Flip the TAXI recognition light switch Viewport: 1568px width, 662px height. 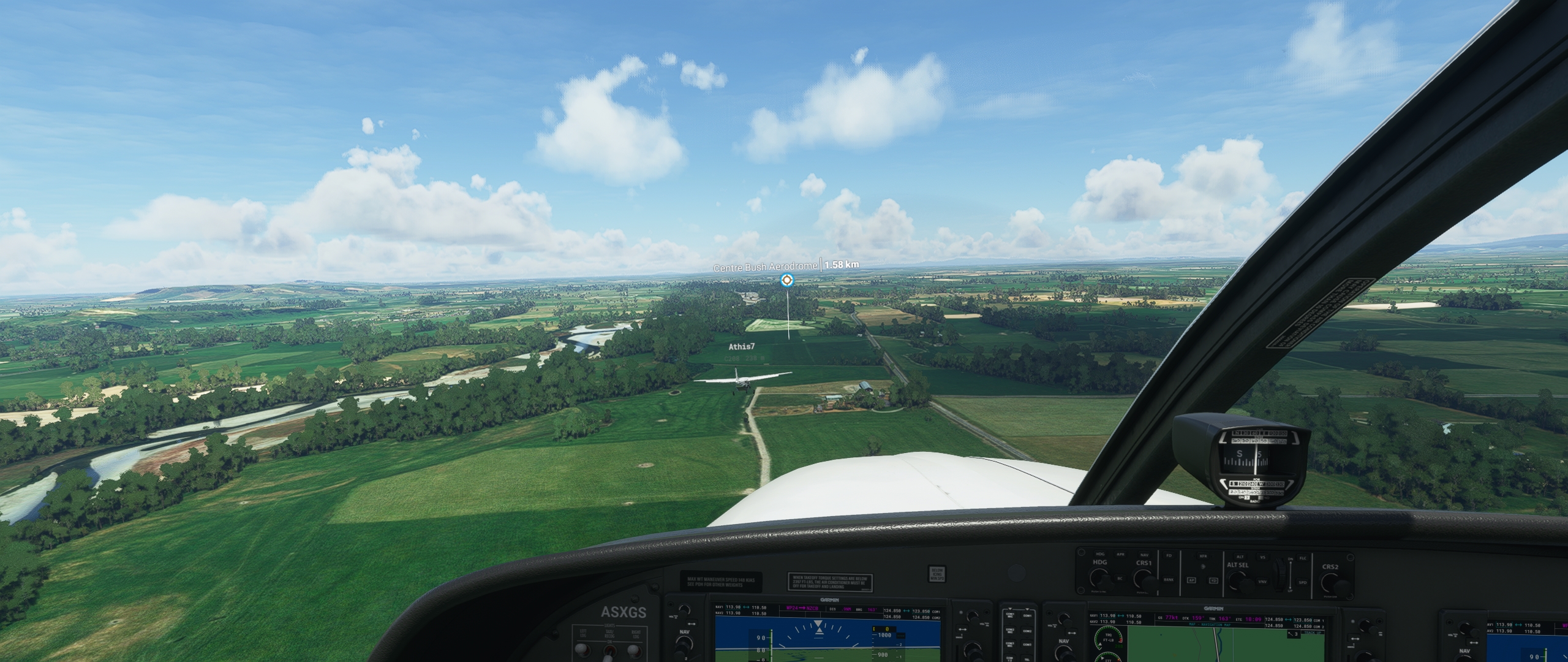609,651
